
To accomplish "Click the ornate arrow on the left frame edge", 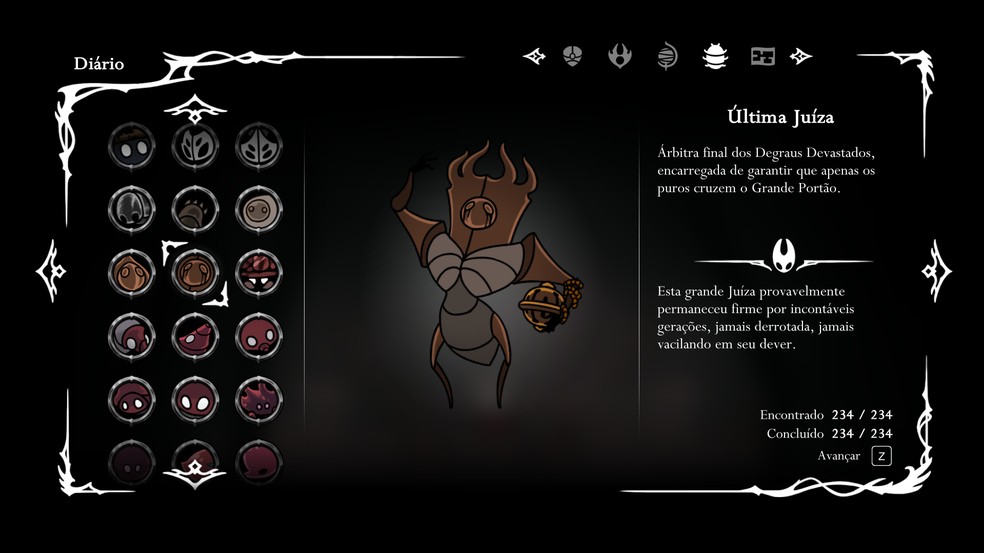I will (52, 270).
